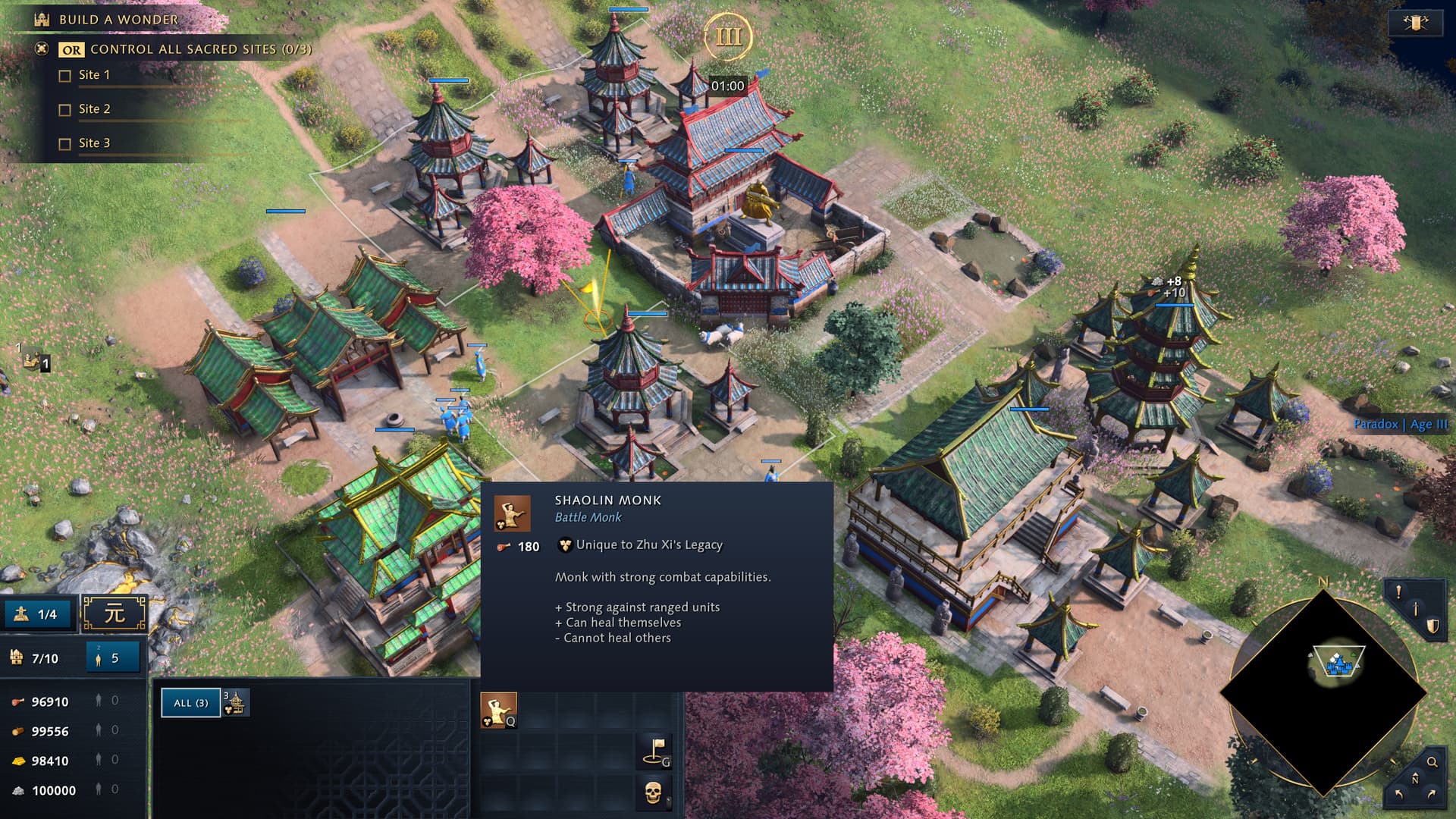Delete selection with the skull button
Viewport: 1456px width, 819px height.
click(x=654, y=792)
